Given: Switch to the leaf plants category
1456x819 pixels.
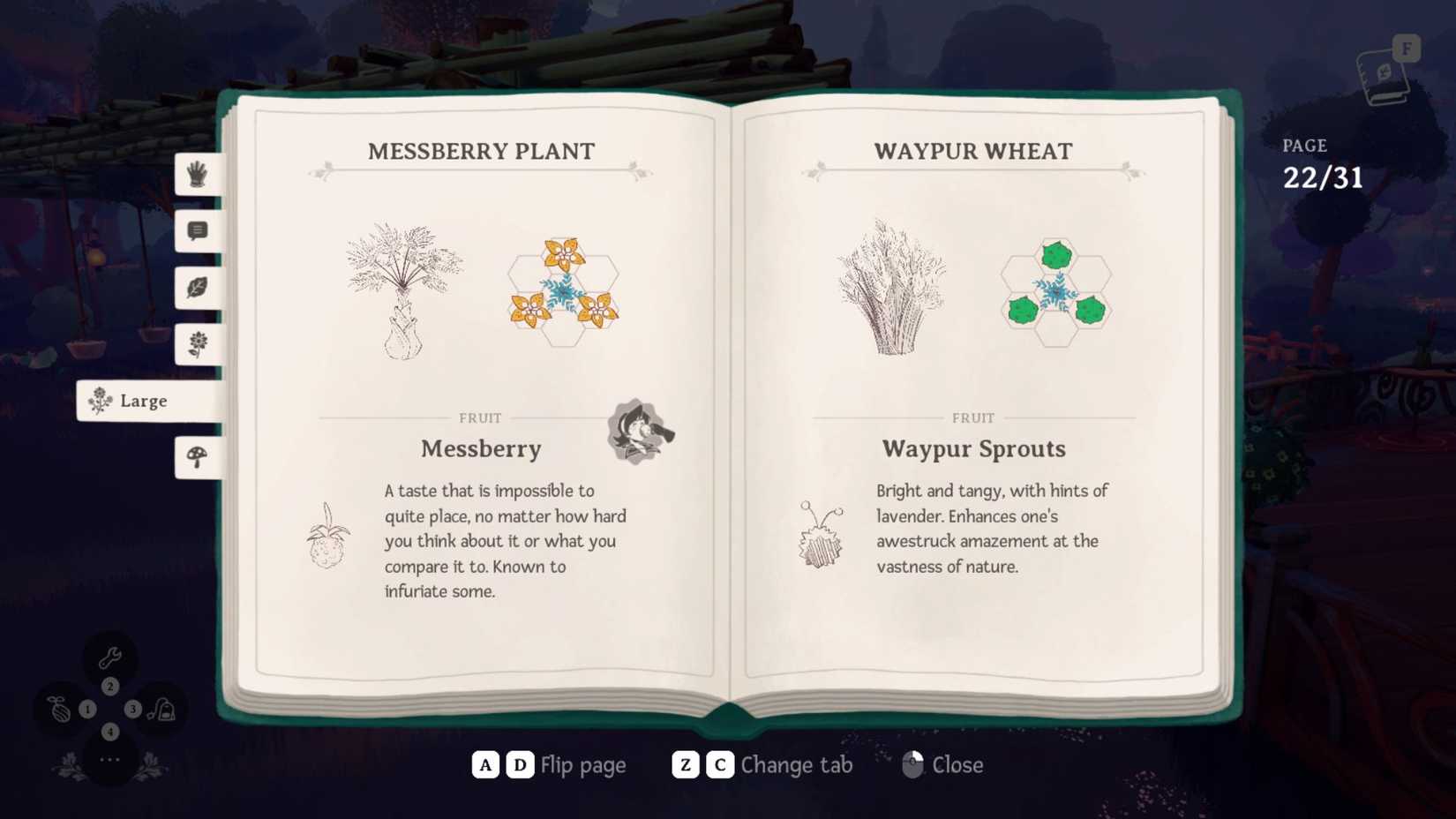Looking at the screenshot, I should click(x=196, y=288).
